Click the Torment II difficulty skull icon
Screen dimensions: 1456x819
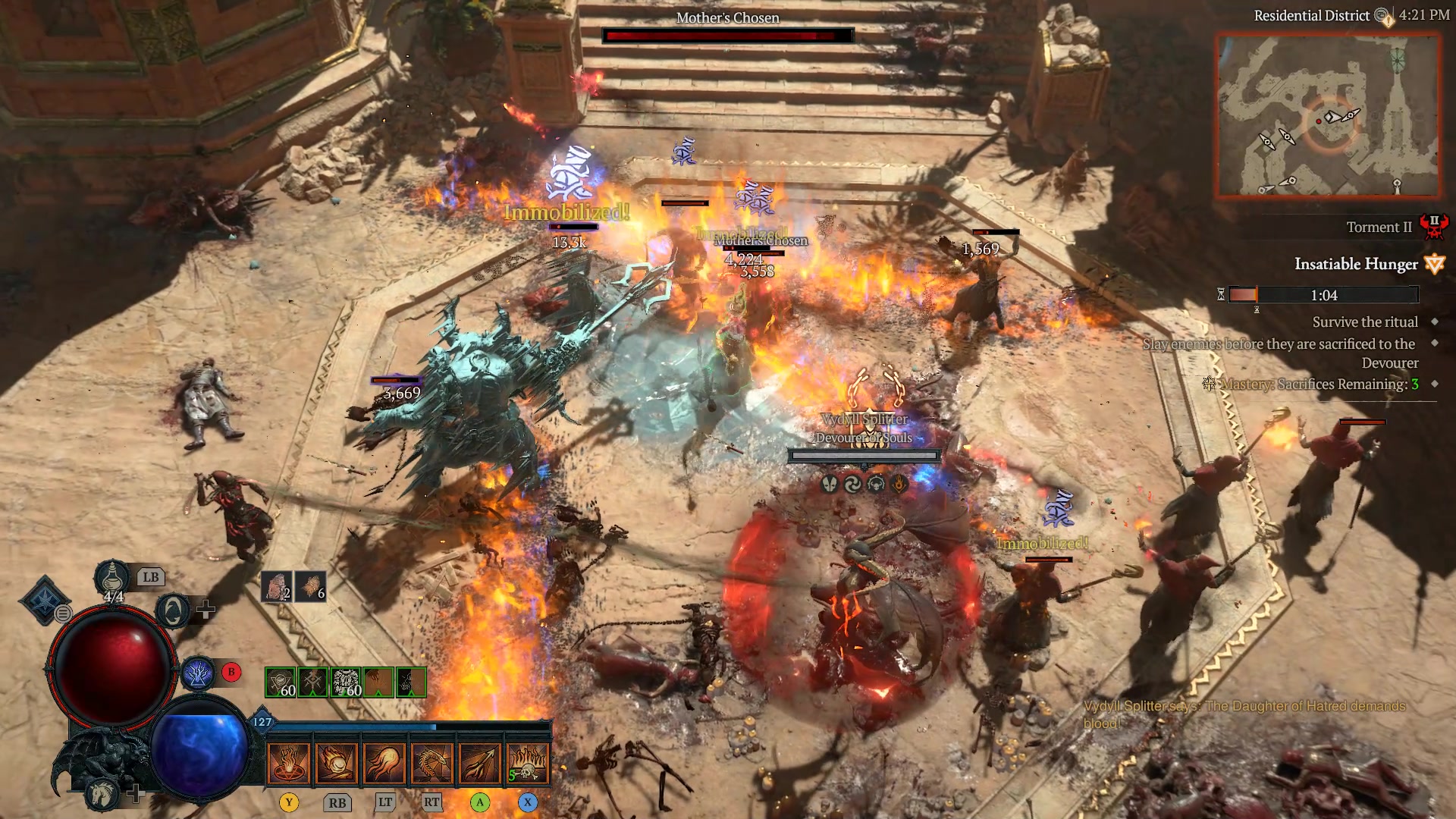1436,227
